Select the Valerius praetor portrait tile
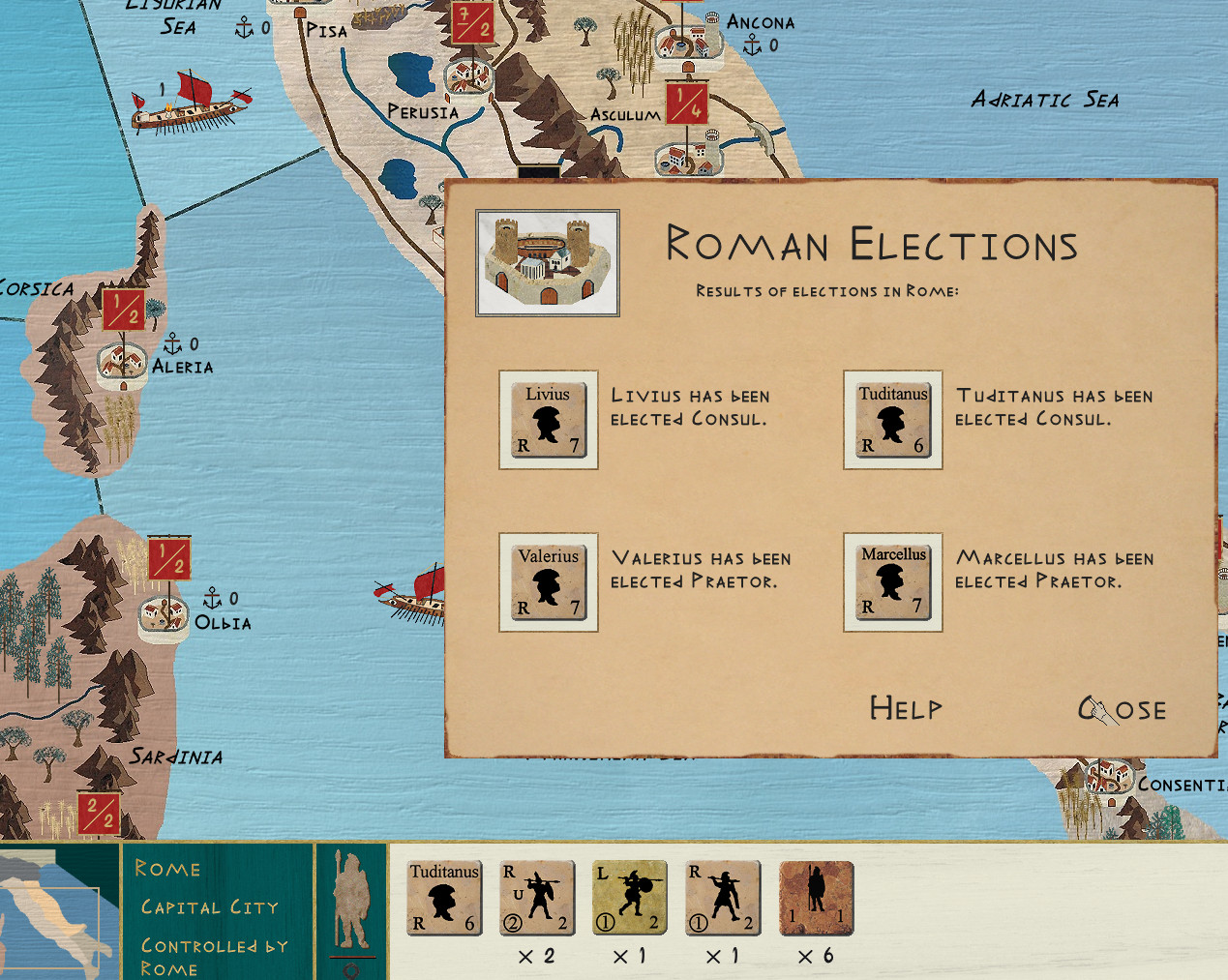This screenshot has height=980, width=1228. point(549,582)
